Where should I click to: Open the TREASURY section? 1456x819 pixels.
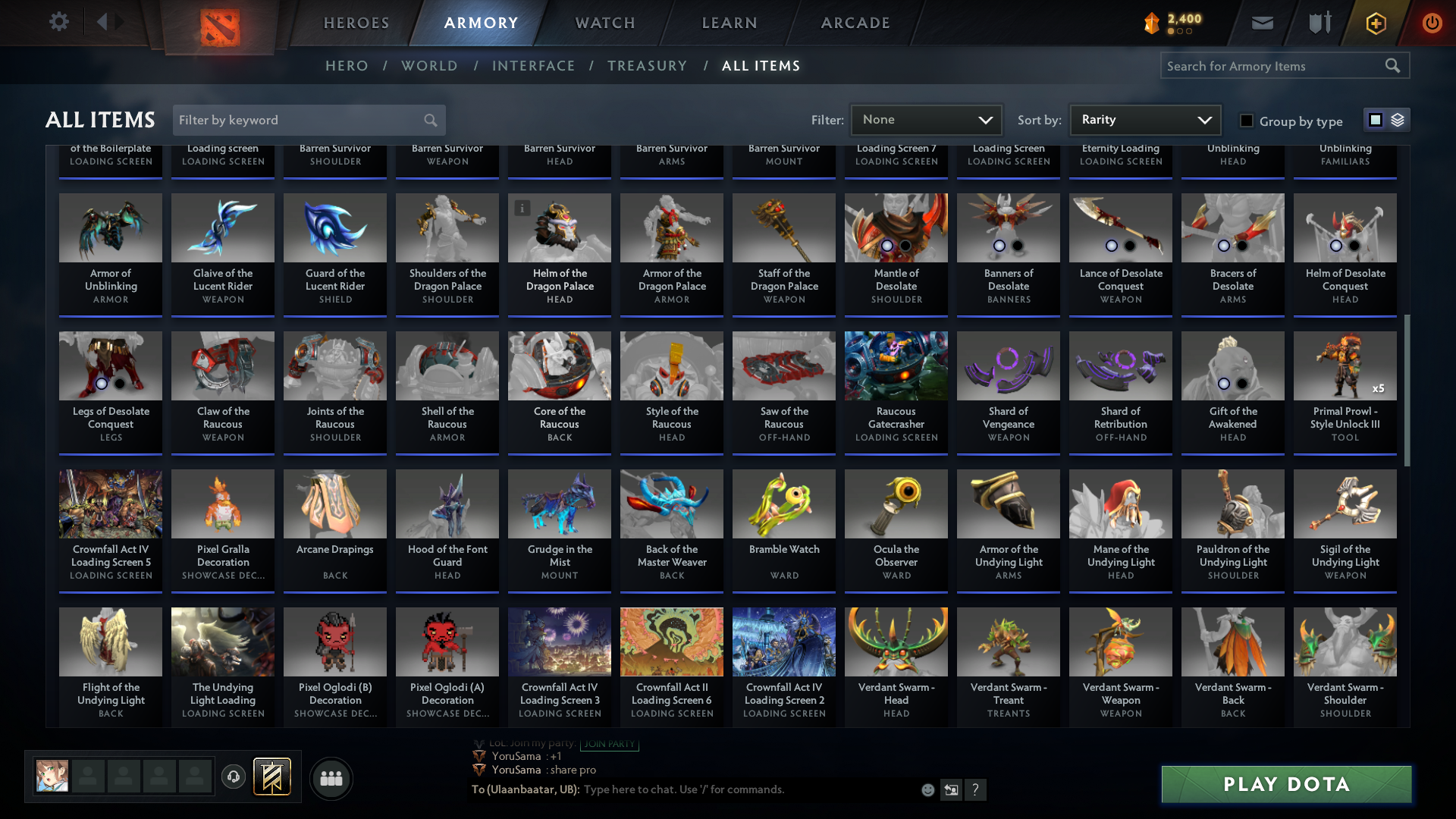tap(648, 66)
